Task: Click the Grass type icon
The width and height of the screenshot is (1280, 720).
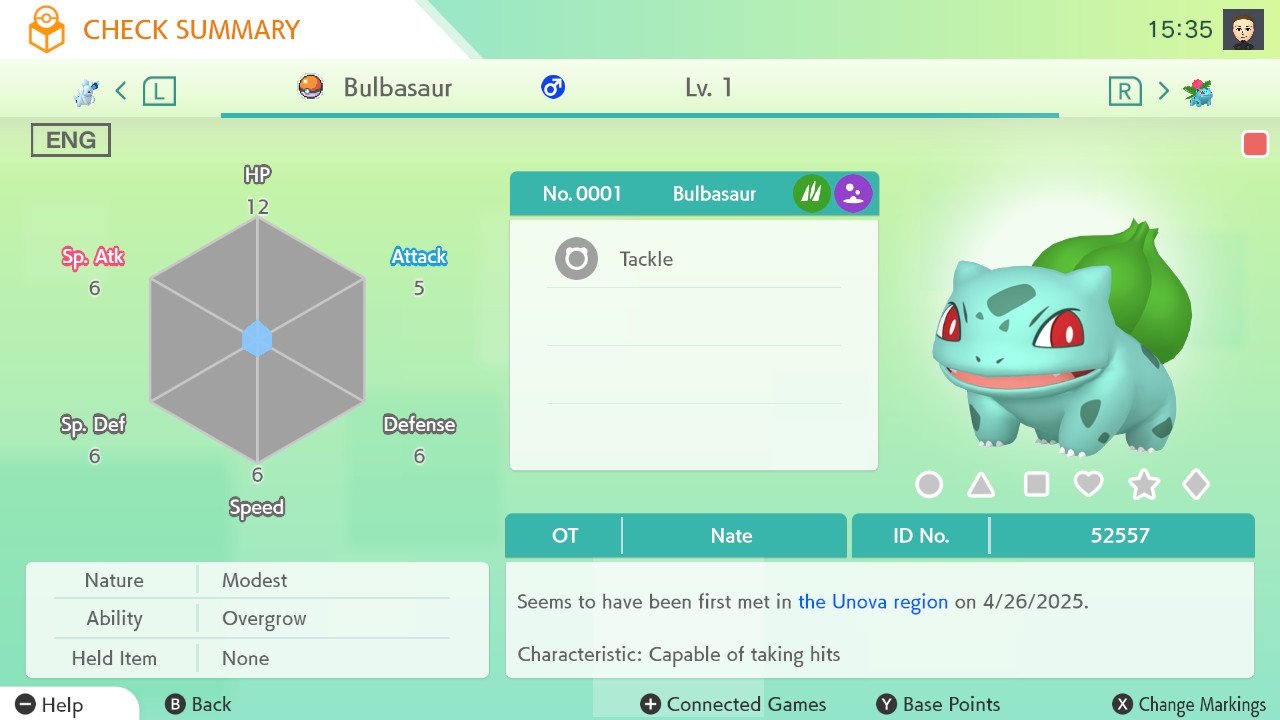Action: pyautogui.click(x=811, y=193)
